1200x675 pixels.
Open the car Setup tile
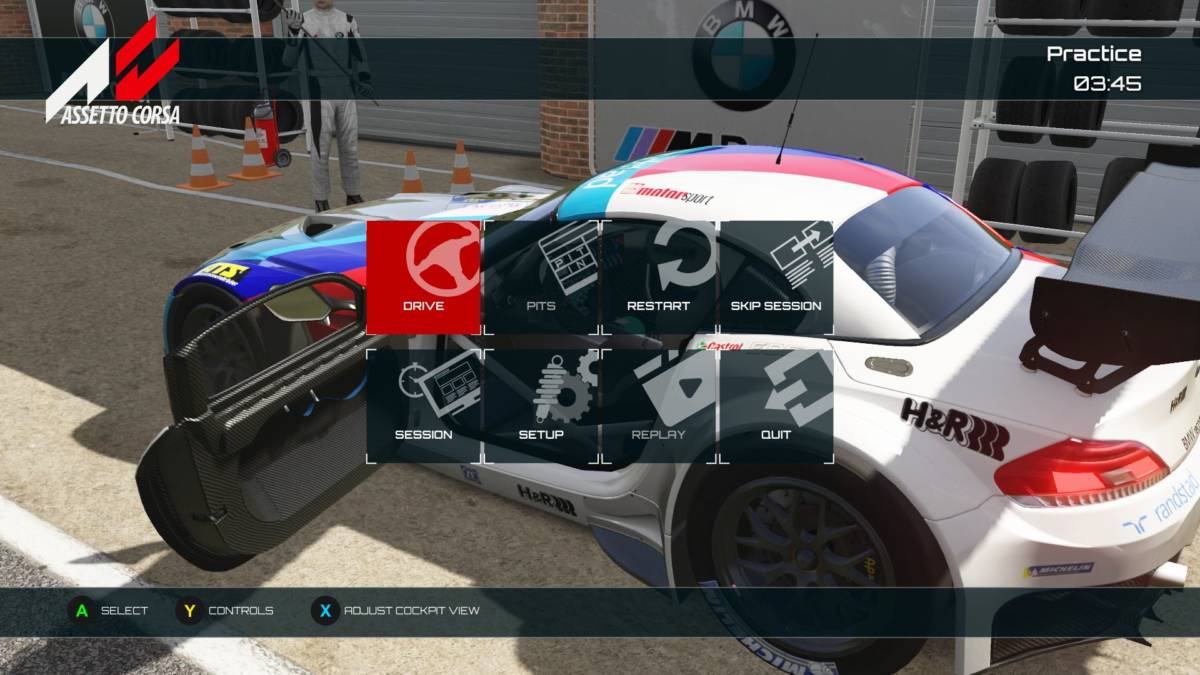point(541,406)
